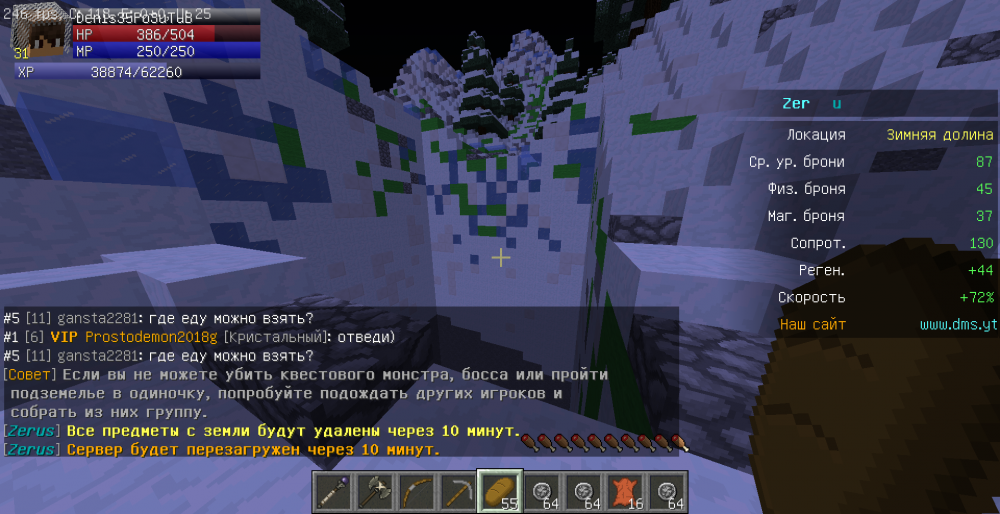Click the www.dms.yt site address
This screenshot has height=514, width=1000.
pos(956,325)
